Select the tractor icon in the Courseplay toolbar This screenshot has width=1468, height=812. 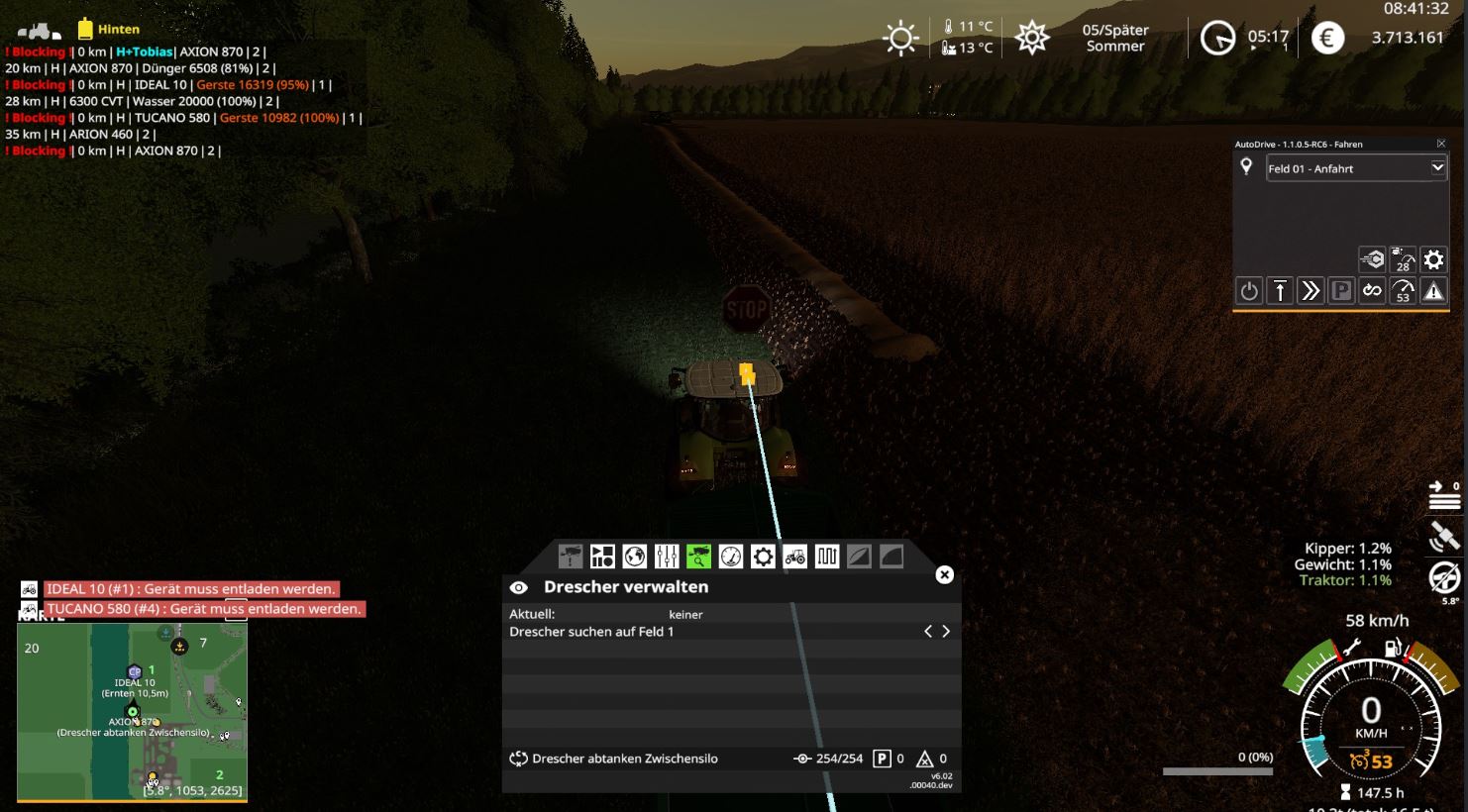point(794,557)
